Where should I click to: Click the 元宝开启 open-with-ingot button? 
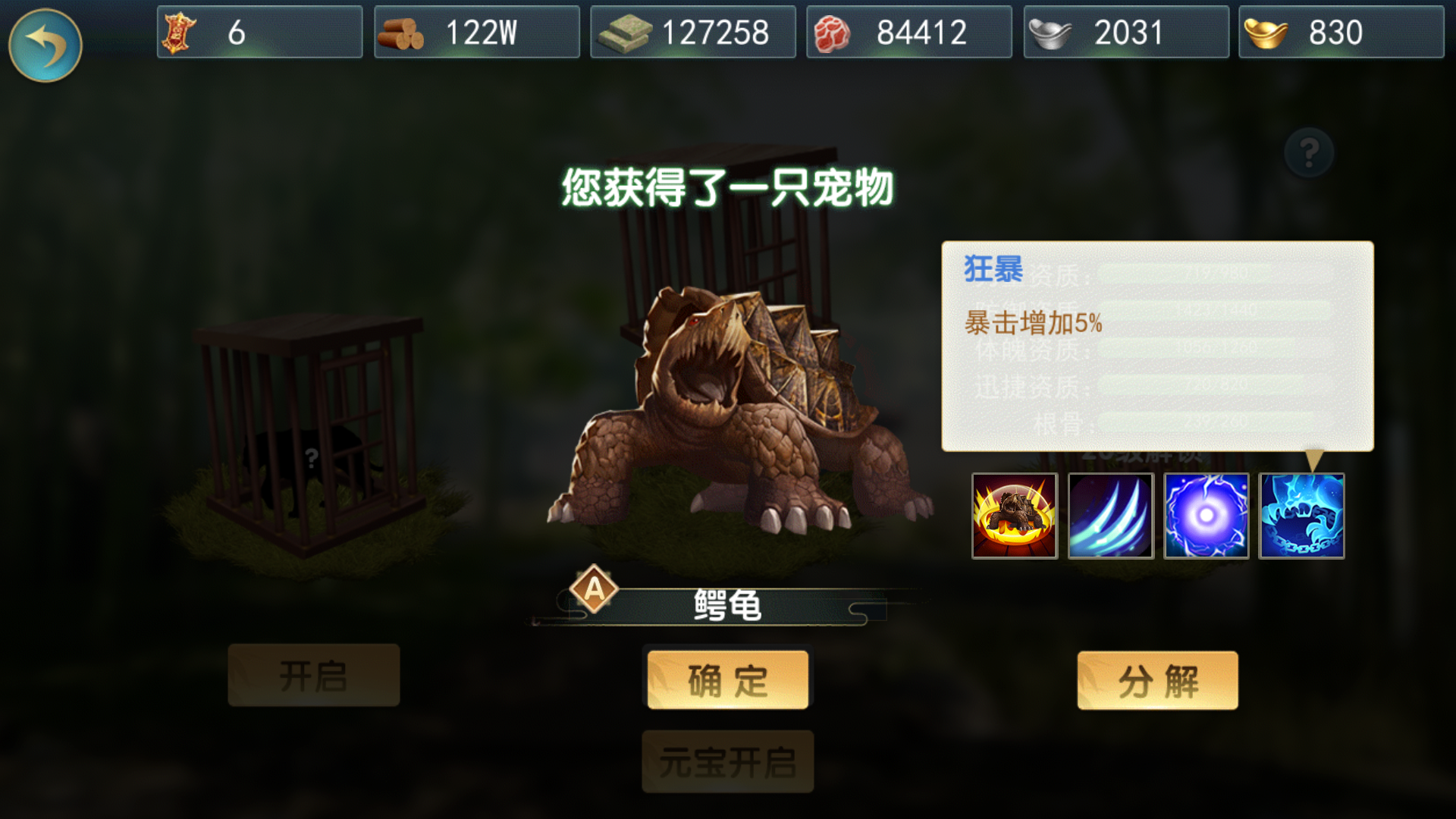pos(726,762)
